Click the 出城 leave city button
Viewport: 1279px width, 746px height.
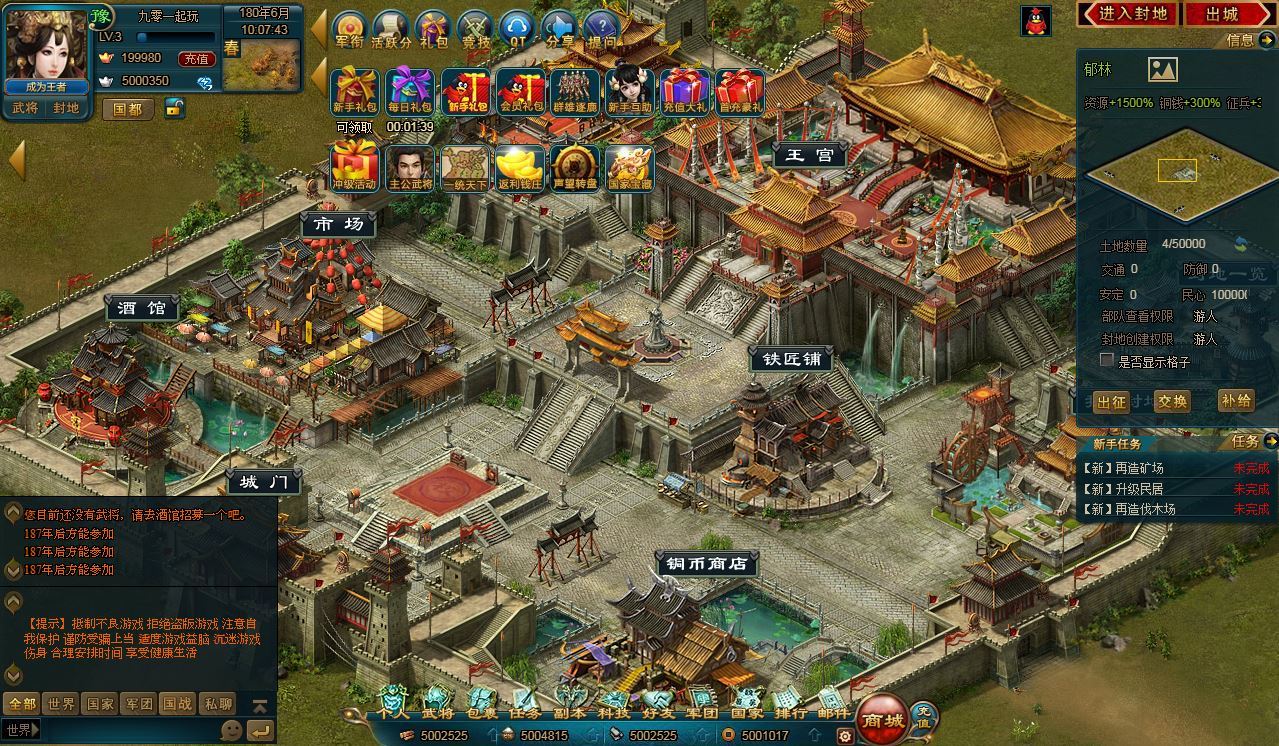(1221, 14)
